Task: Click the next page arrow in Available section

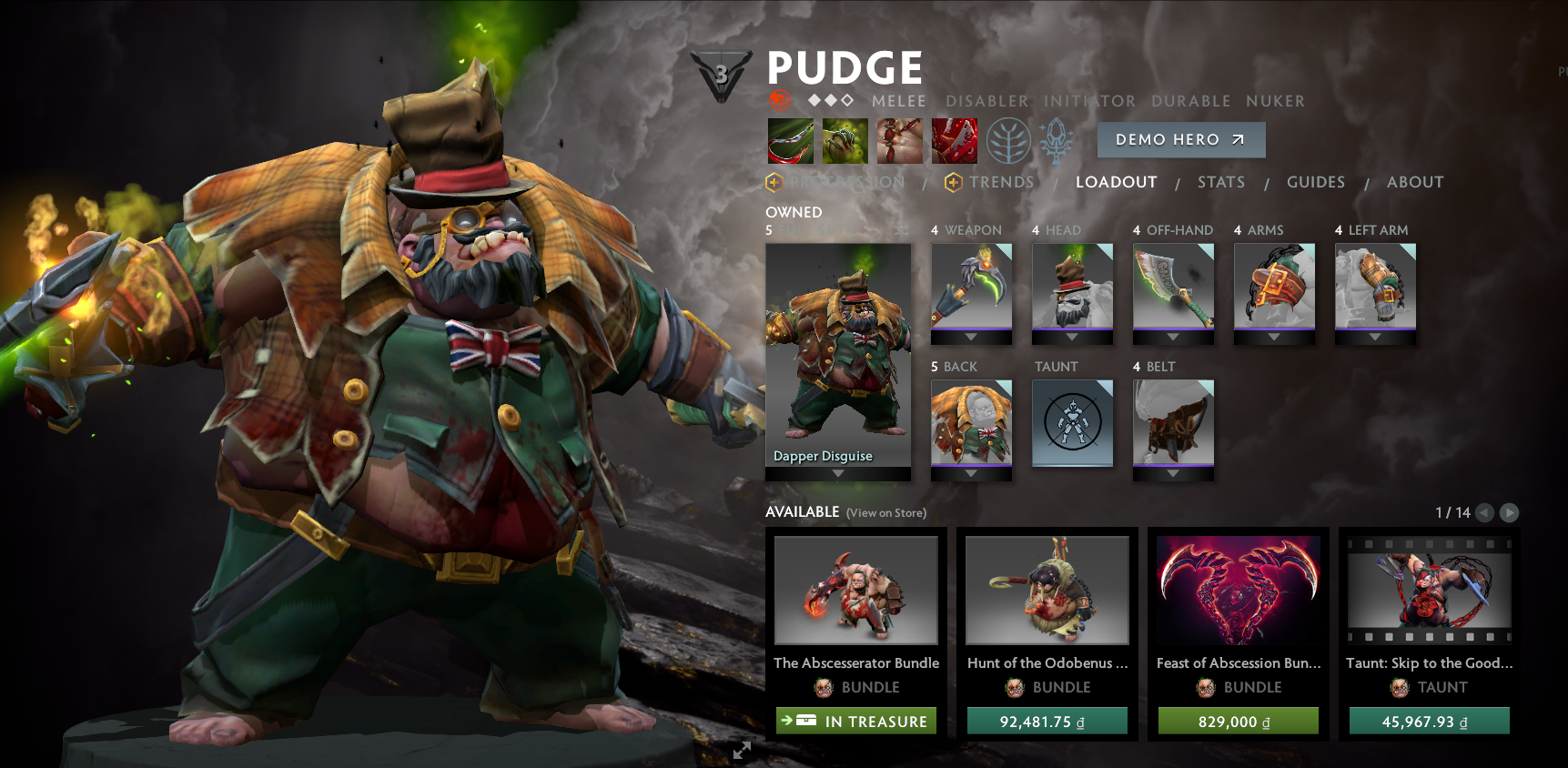Action: click(x=1510, y=512)
